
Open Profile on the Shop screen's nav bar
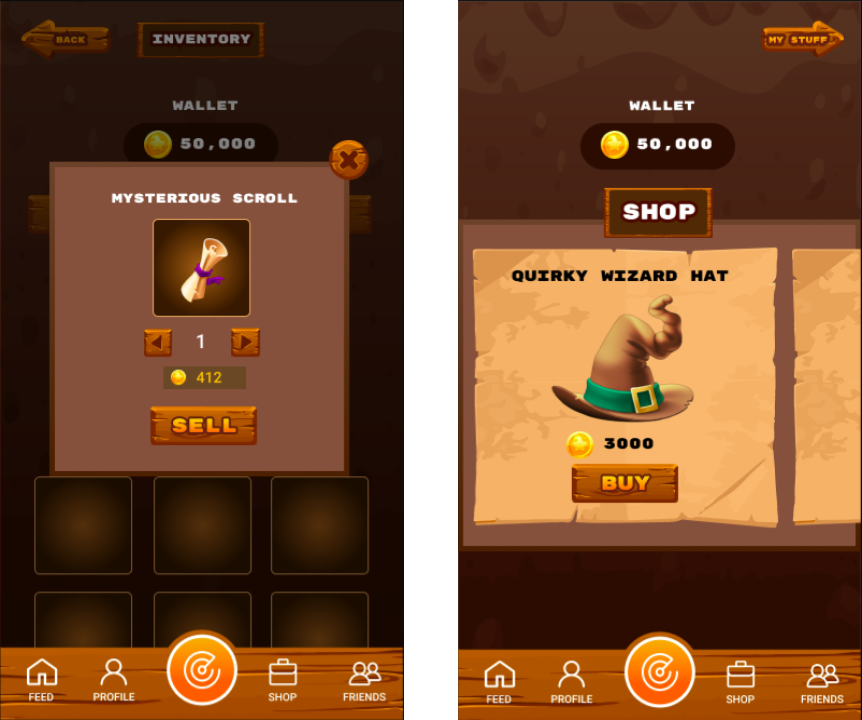tap(571, 681)
